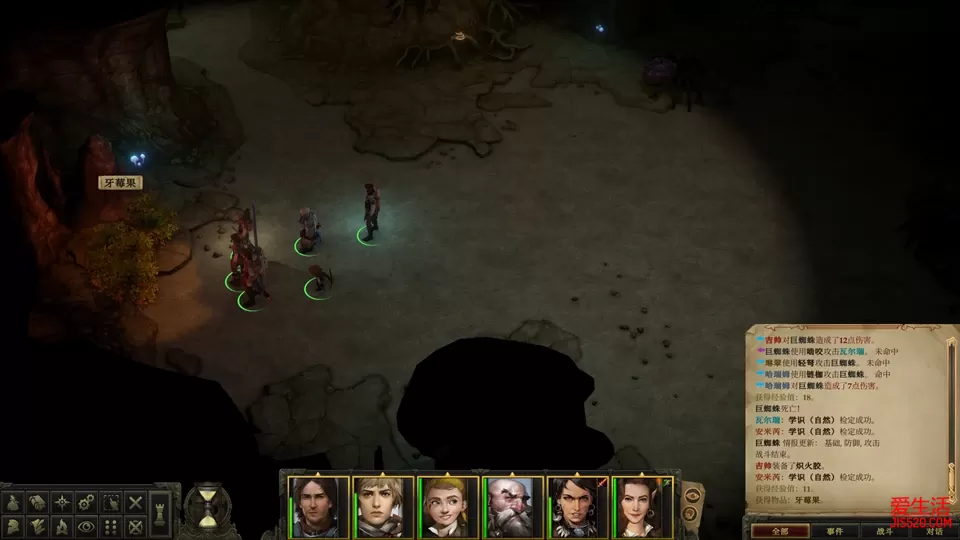Select the smiling halfling girl portrait
The width and height of the screenshot is (960, 540).
click(448, 507)
